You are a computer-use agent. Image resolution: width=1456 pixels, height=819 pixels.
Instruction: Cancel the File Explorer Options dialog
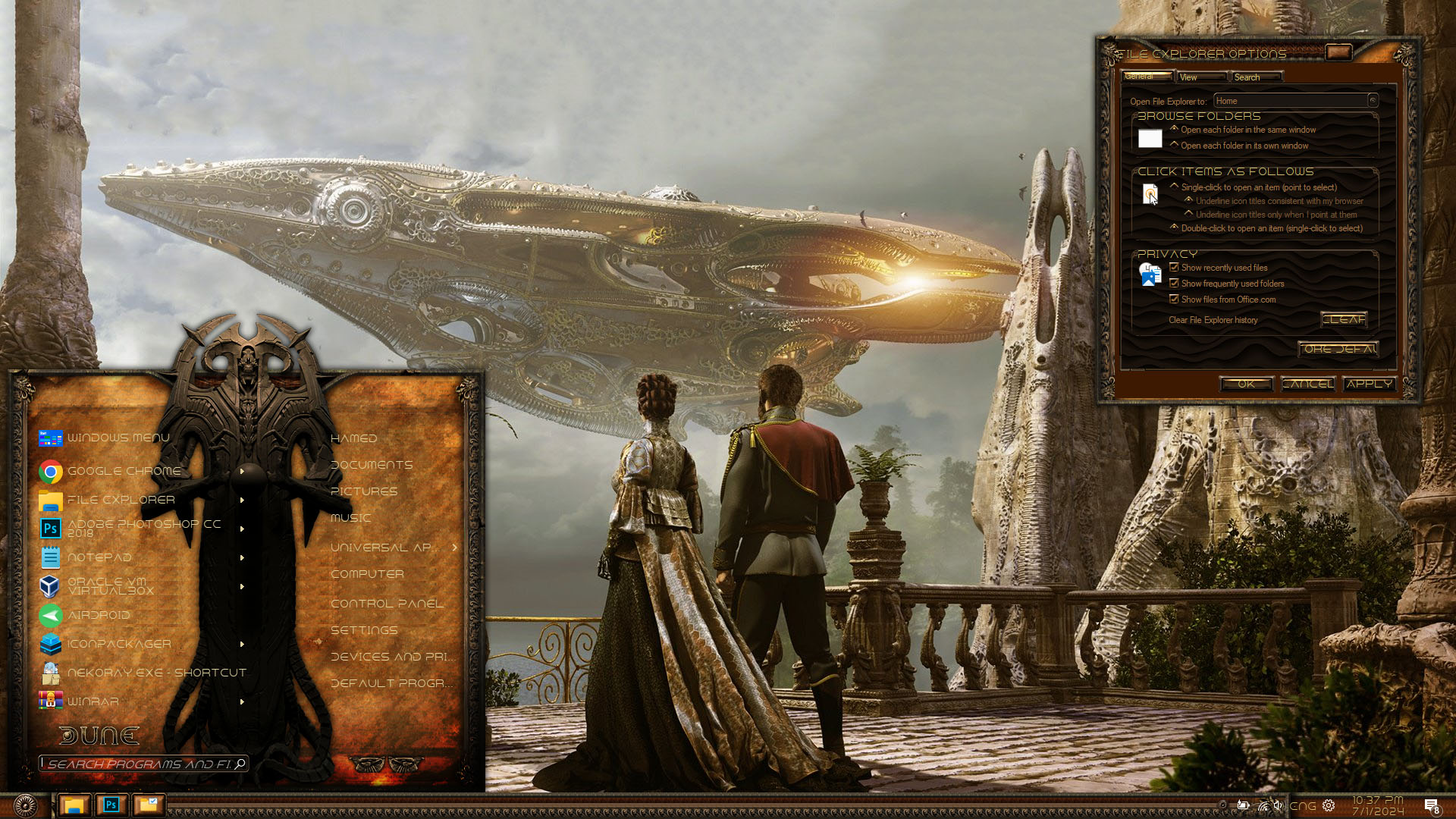coord(1307,384)
